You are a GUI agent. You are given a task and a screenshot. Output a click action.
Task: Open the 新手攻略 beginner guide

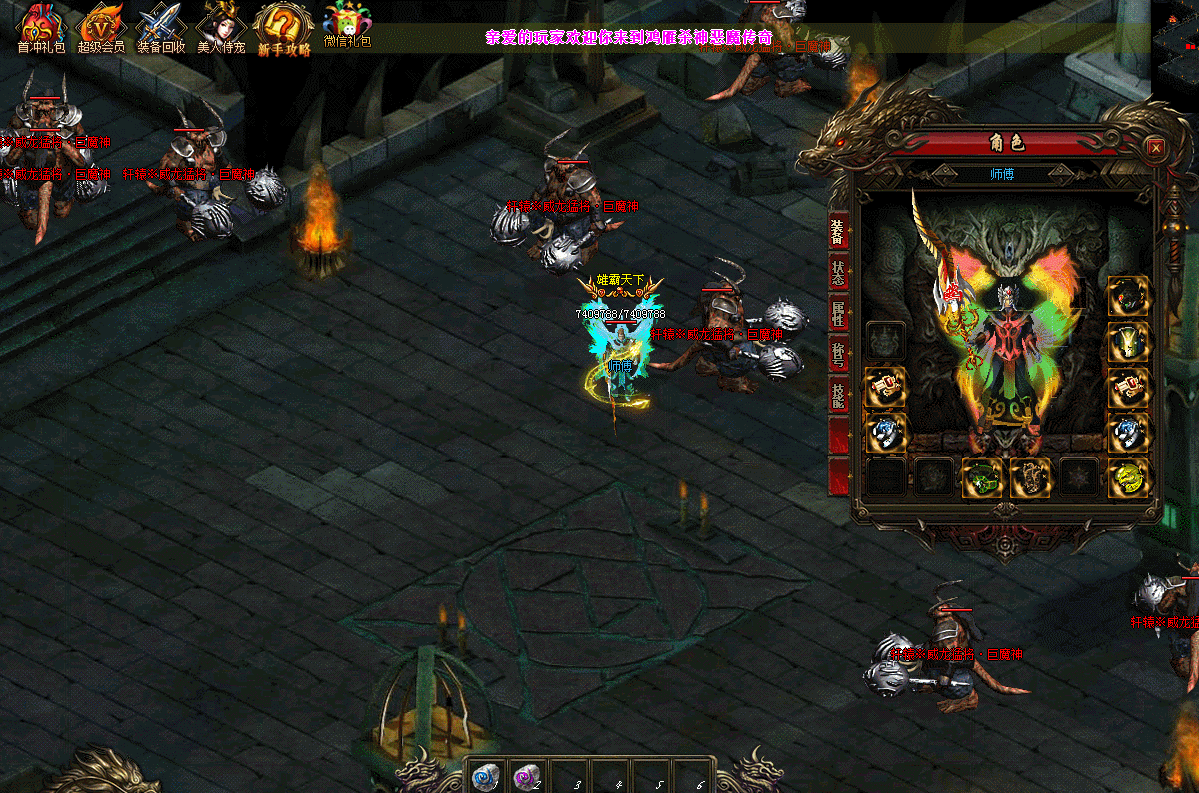(284, 28)
